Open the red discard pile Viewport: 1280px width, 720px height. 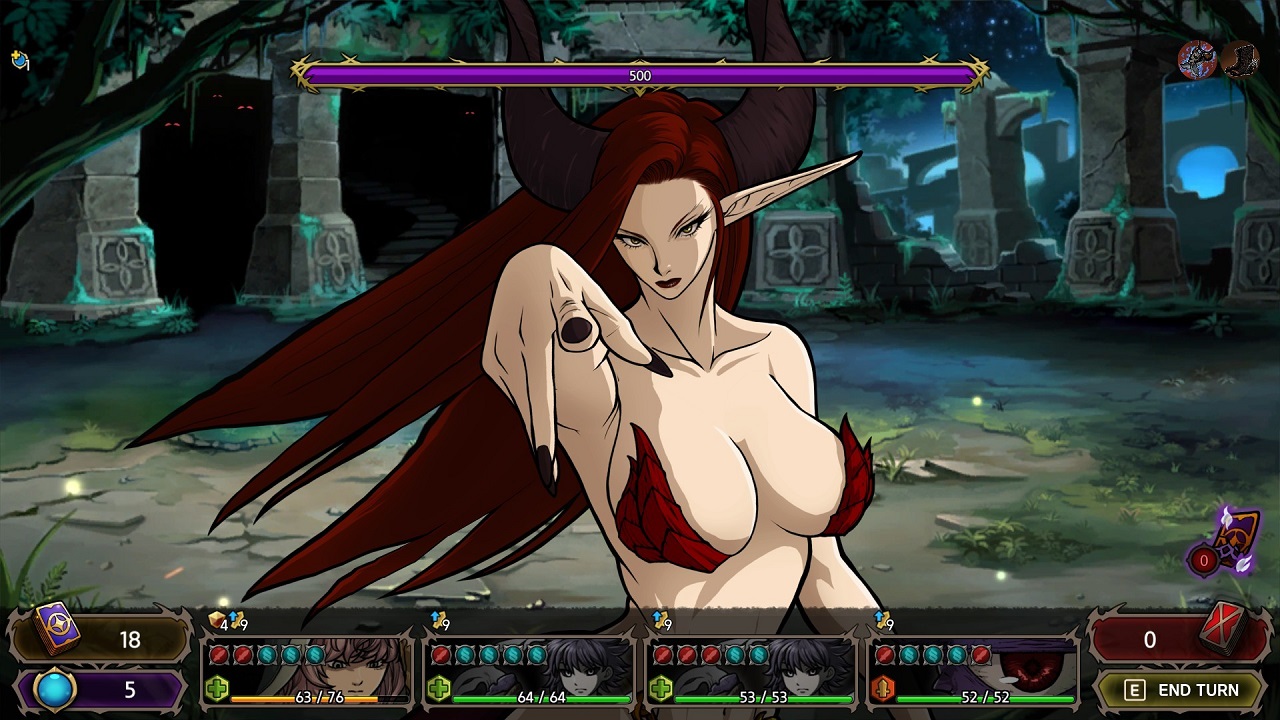click(1220, 631)
